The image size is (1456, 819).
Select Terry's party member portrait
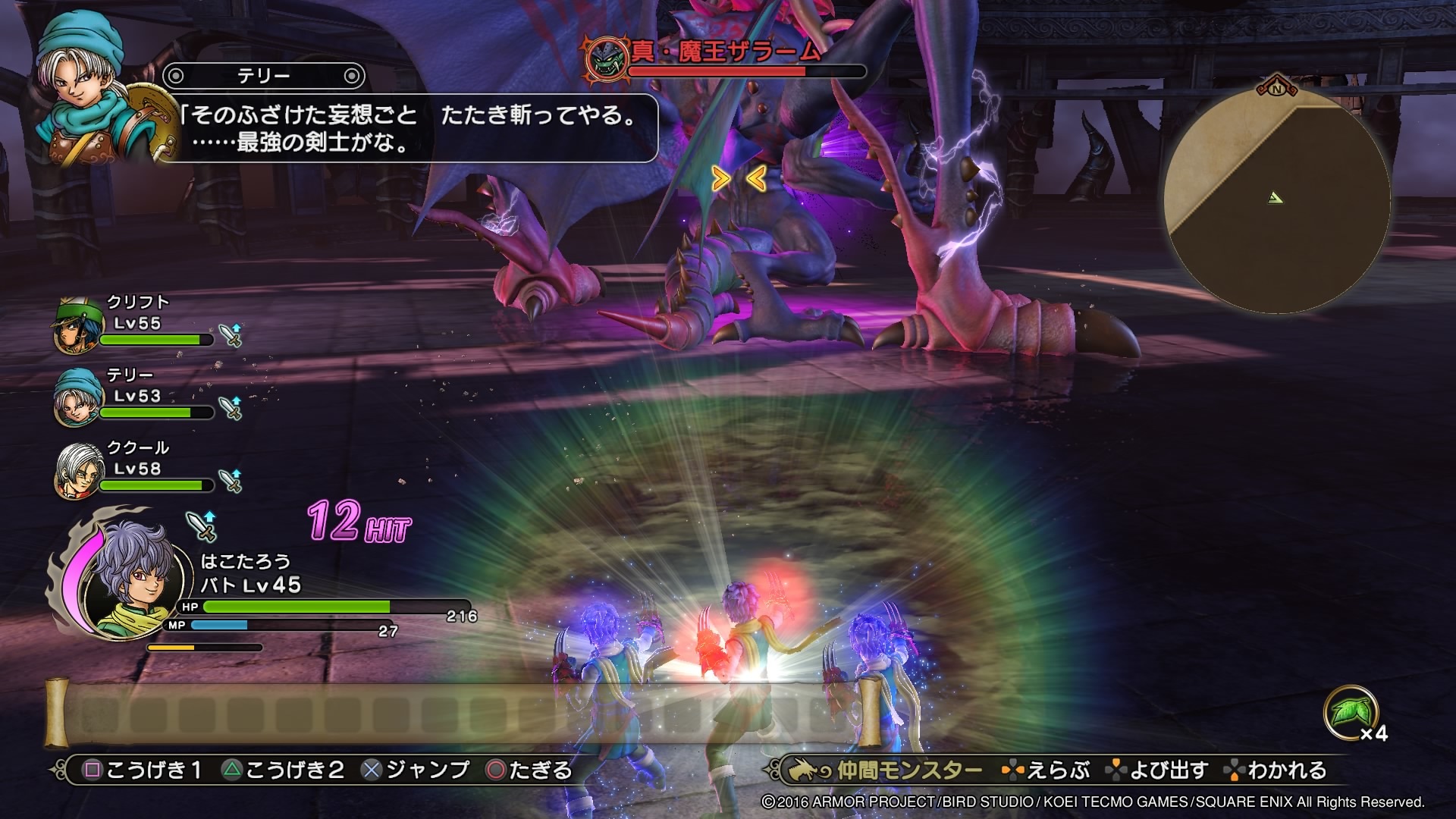tap(77, 398)
